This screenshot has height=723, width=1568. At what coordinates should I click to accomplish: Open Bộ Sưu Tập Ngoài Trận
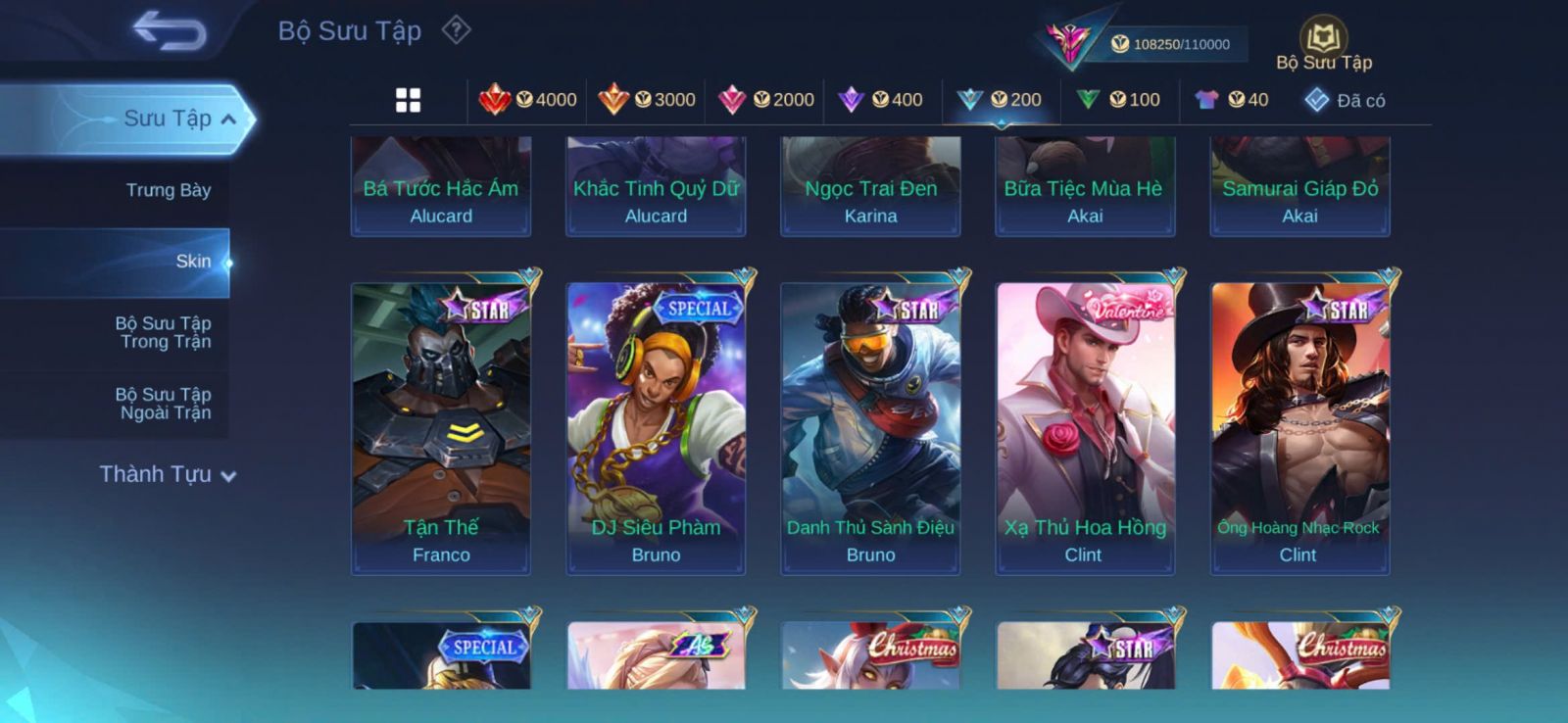[164, 404]
